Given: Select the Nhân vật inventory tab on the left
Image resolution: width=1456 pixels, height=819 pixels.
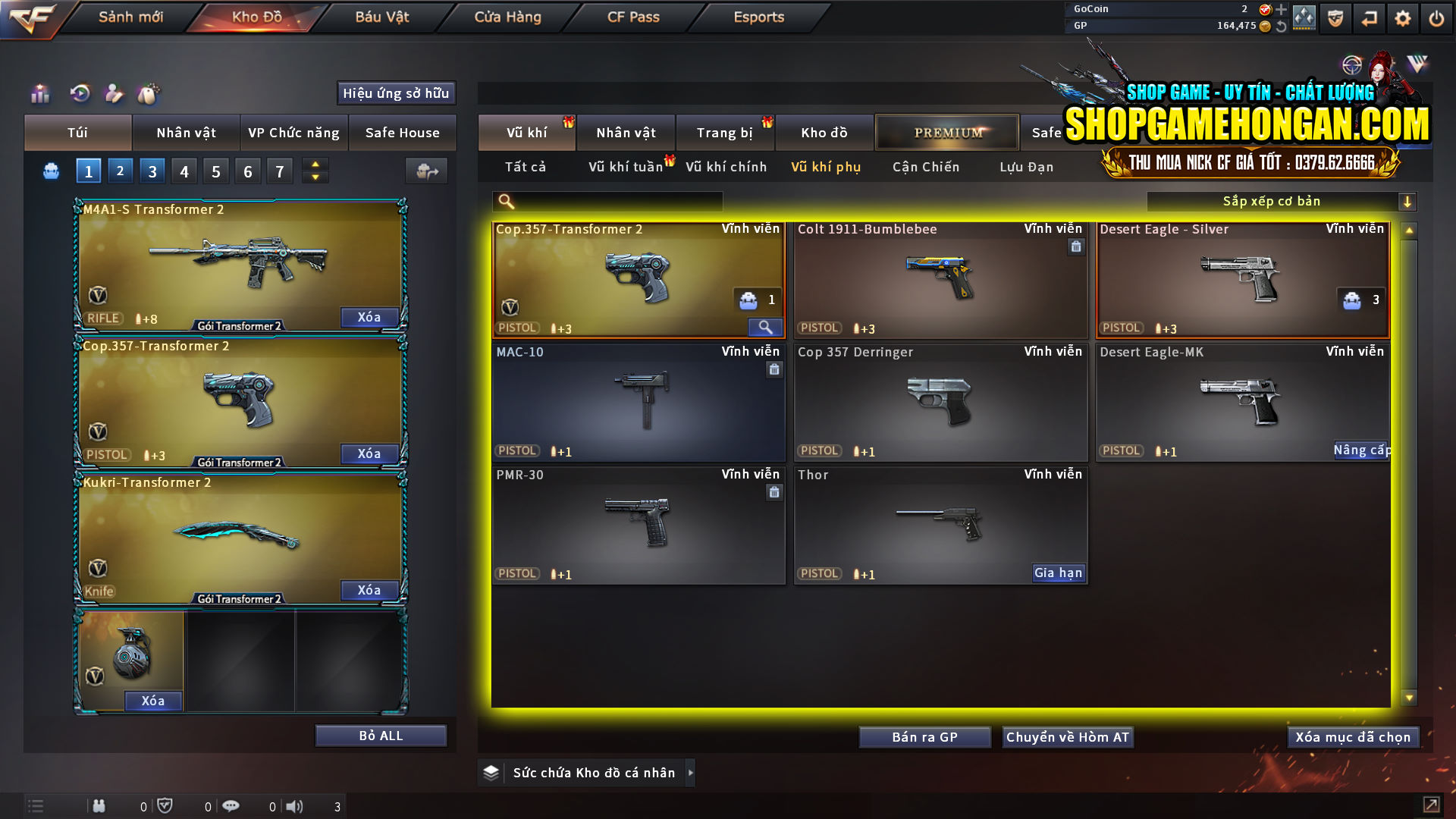Looking at the screenshot, I should (x=186, y=133).
